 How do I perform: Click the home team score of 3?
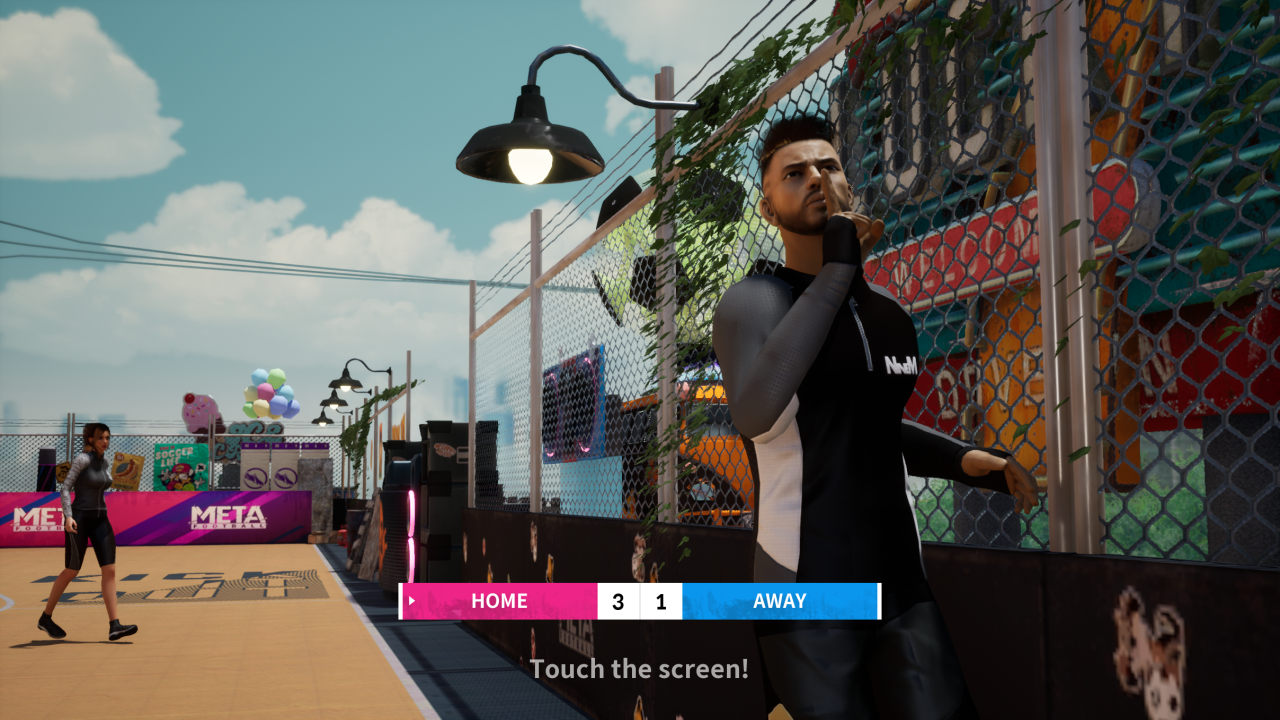tap(618, 601)
